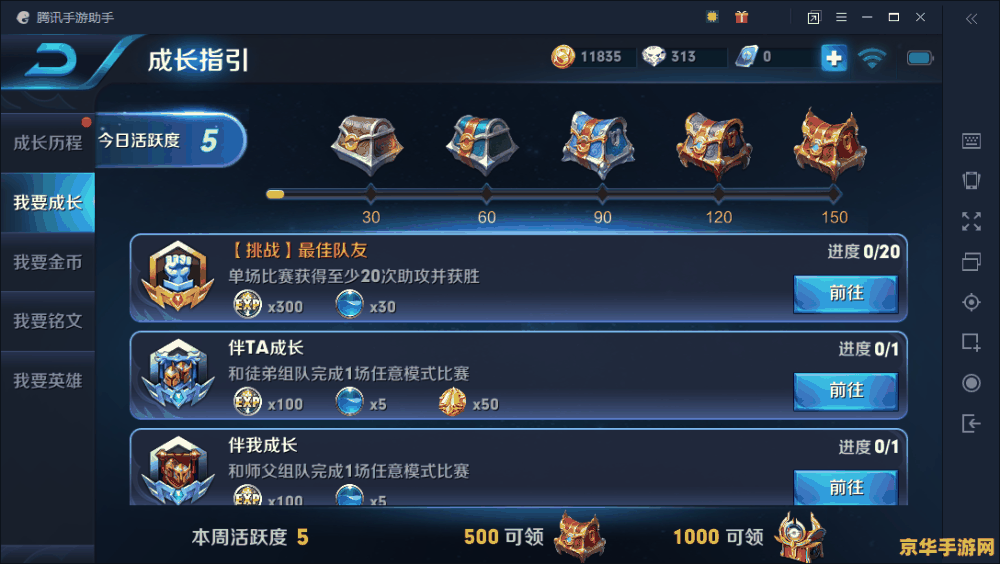Open the 我要铭文 tab

(47, 321)
